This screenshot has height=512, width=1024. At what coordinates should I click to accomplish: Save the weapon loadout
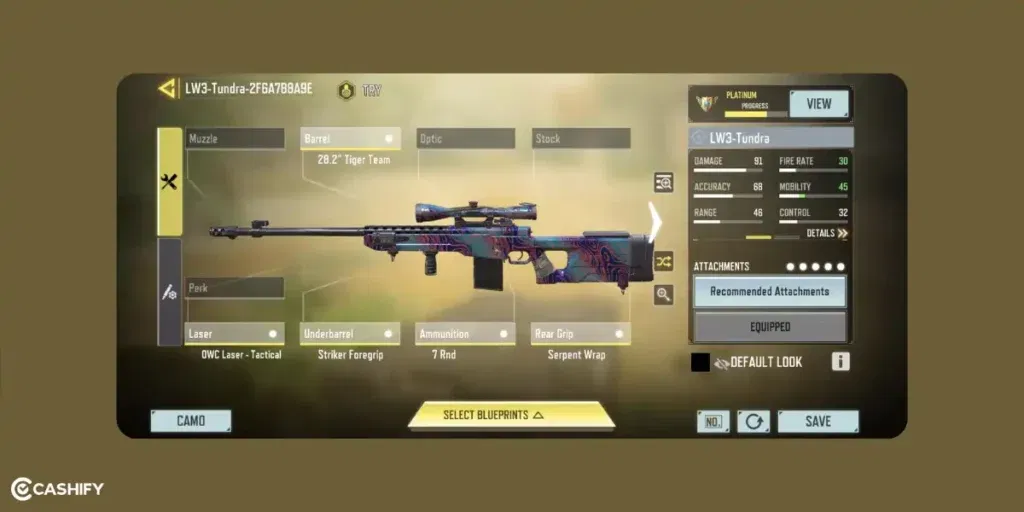(x=818, y=421)
